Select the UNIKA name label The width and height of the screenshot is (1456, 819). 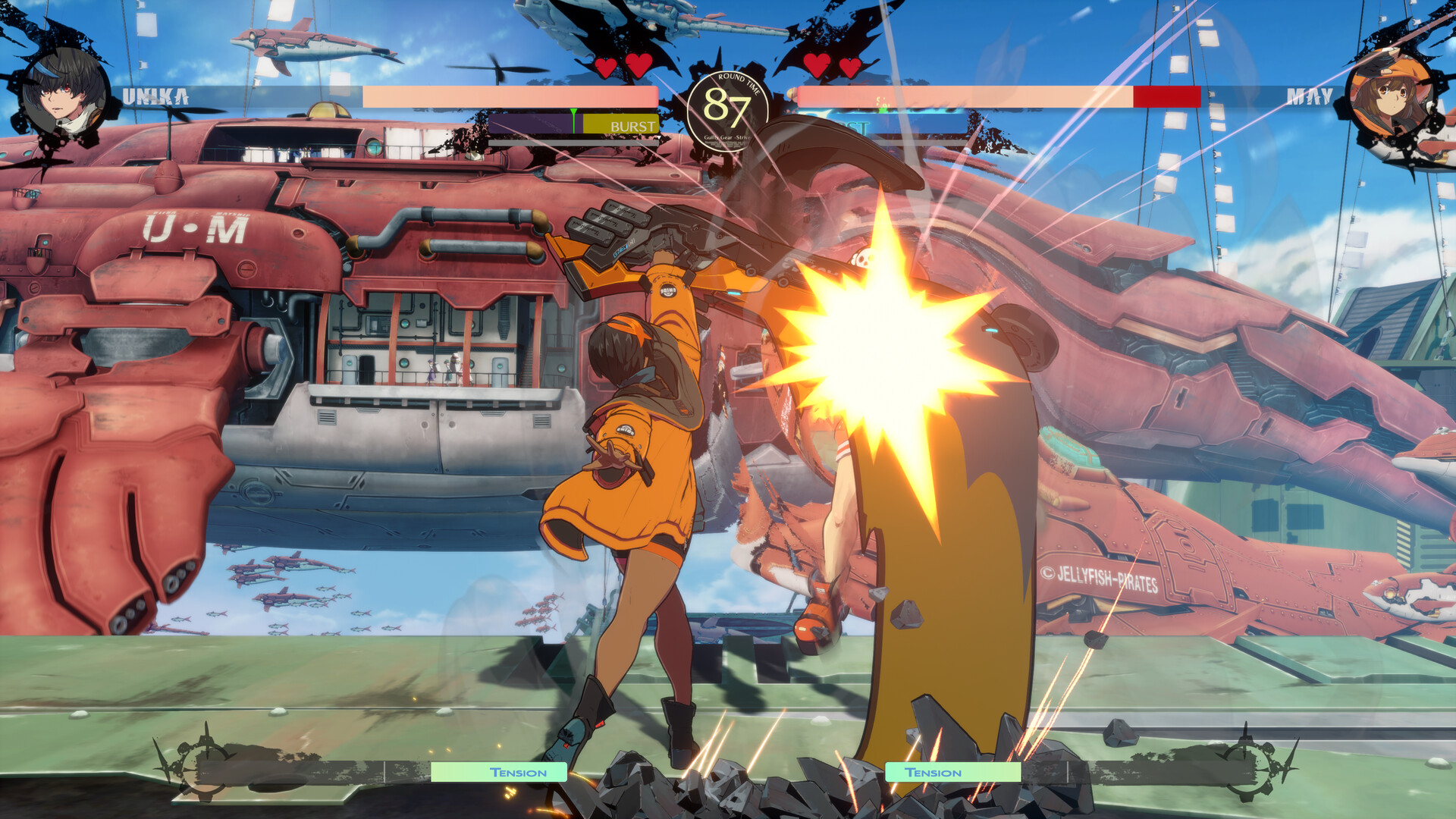pos(156,96)
